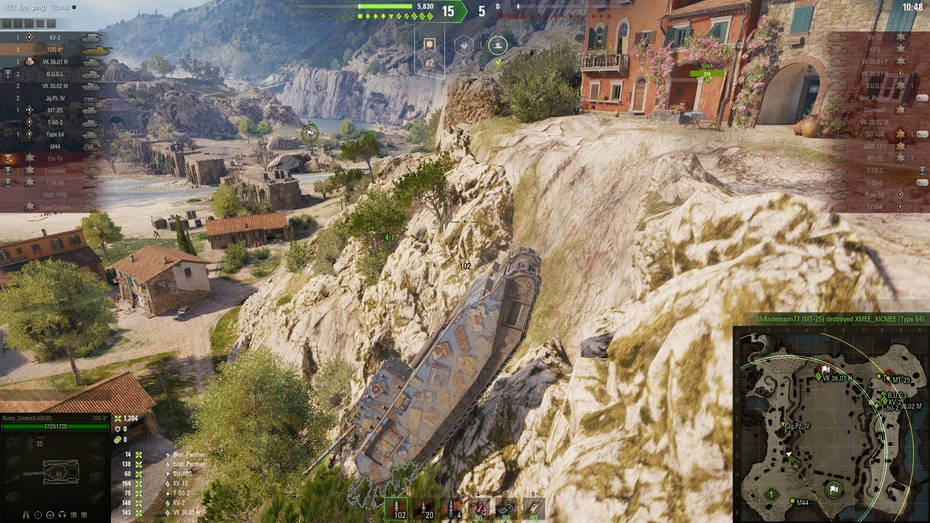Select the middle objective icon at top center
This screenshot has height=523, width=930.
(464, 44)
